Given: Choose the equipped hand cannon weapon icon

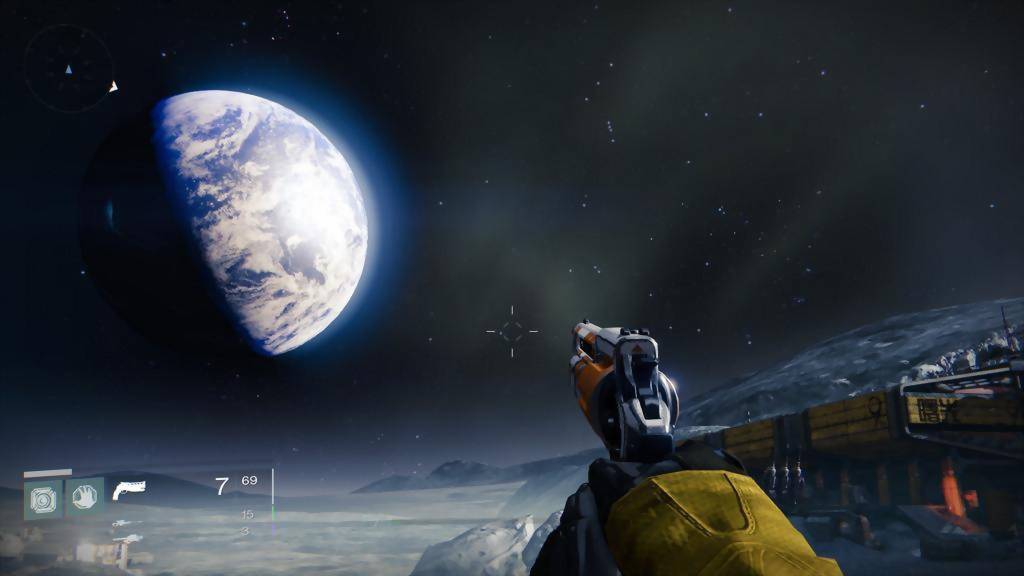Looking at the screenshot, I should point(129,489).
